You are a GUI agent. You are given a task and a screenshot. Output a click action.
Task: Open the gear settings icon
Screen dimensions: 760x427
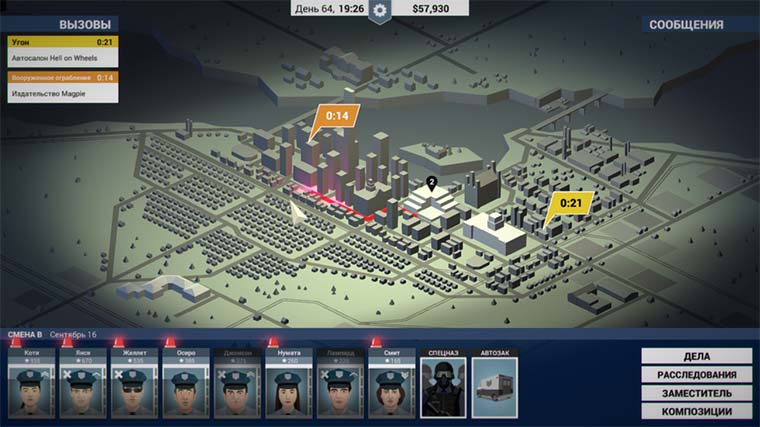pos(379,10)
